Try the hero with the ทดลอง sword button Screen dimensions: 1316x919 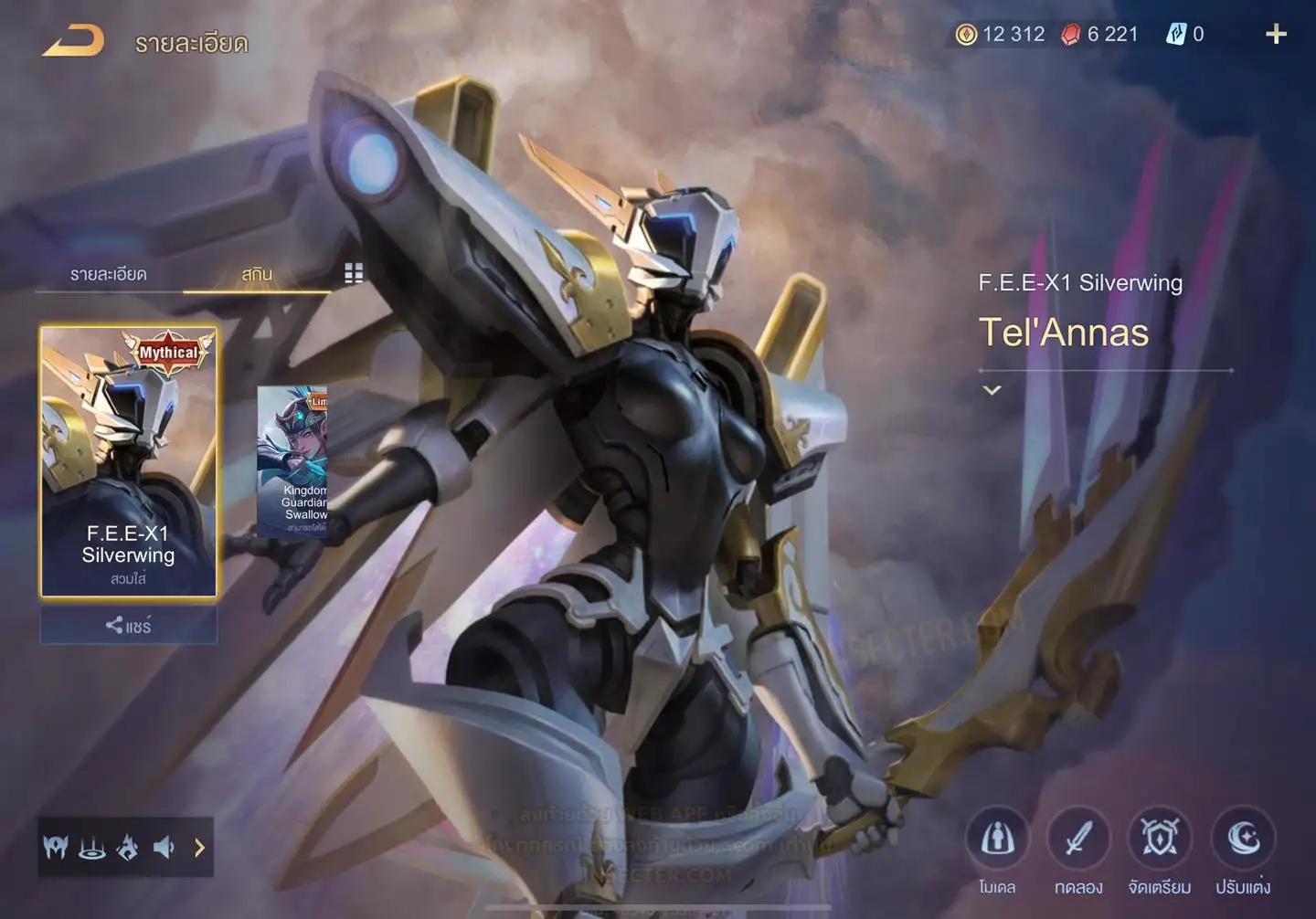tap(1078, 839)
